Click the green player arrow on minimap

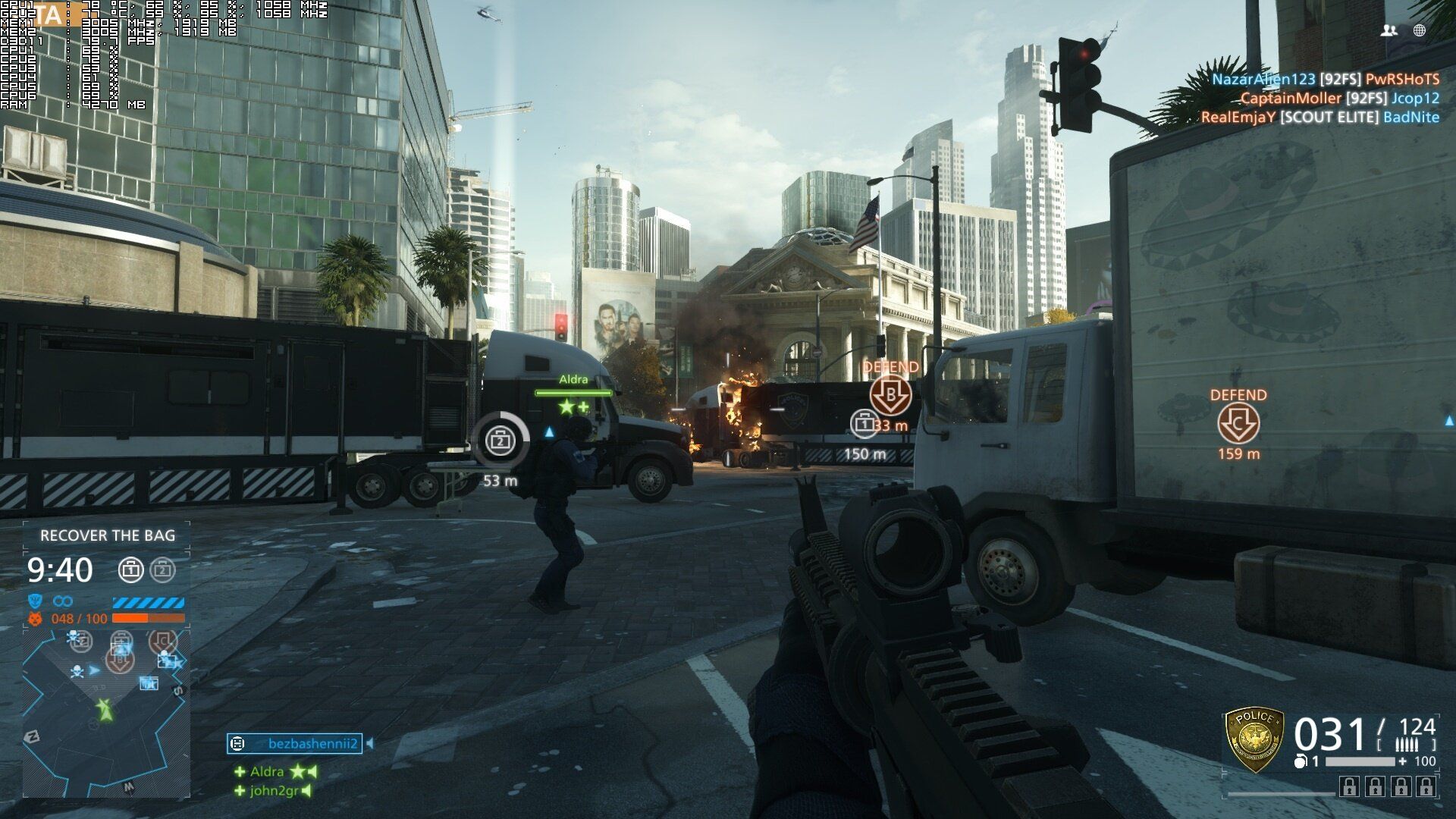[x=104, y=709]
